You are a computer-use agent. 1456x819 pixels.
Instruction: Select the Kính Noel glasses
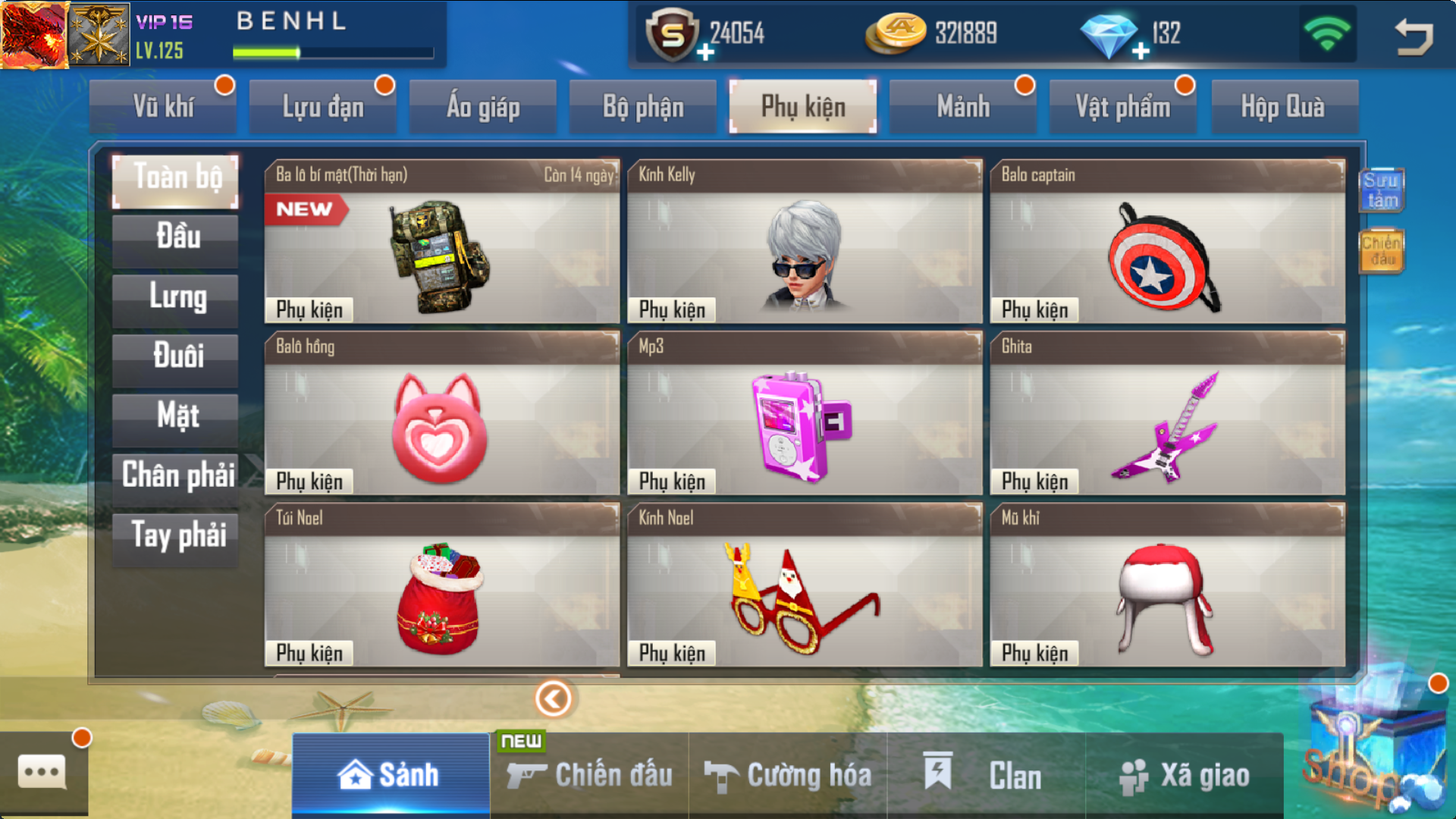coord(804,585)
